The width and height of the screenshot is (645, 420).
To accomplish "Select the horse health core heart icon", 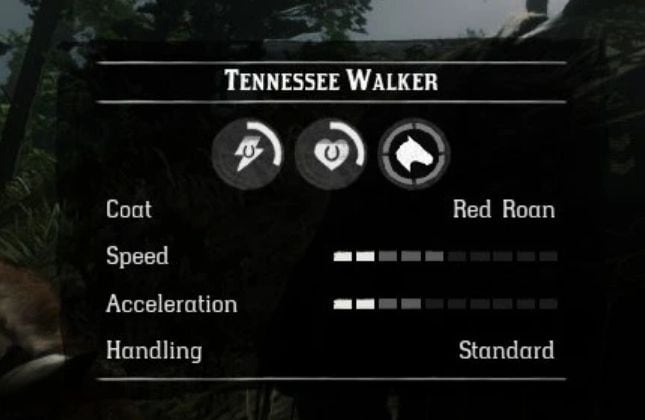I will [x=331, y=154].
